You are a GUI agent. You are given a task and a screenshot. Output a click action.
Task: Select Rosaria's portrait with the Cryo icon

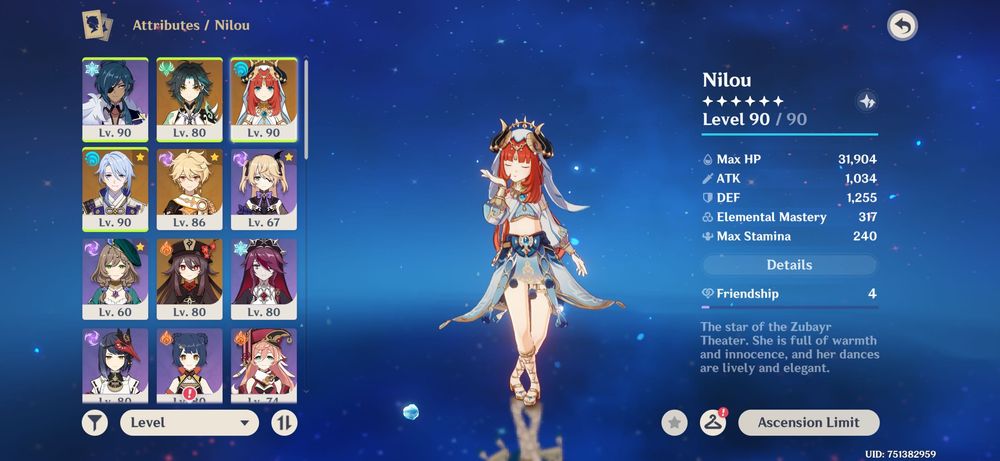[x=264, y=279]
